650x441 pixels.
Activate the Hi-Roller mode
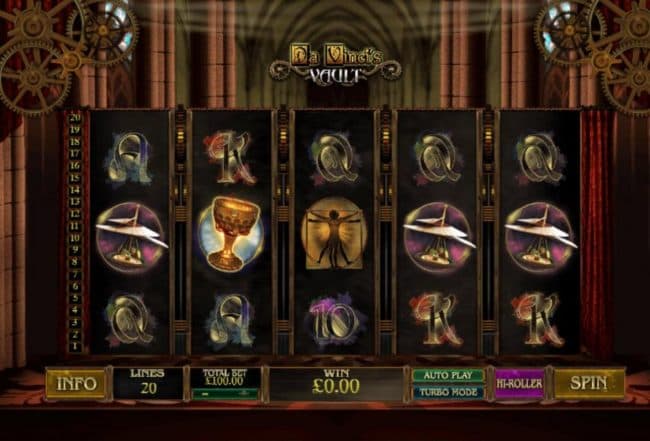[x=519, y=384]
